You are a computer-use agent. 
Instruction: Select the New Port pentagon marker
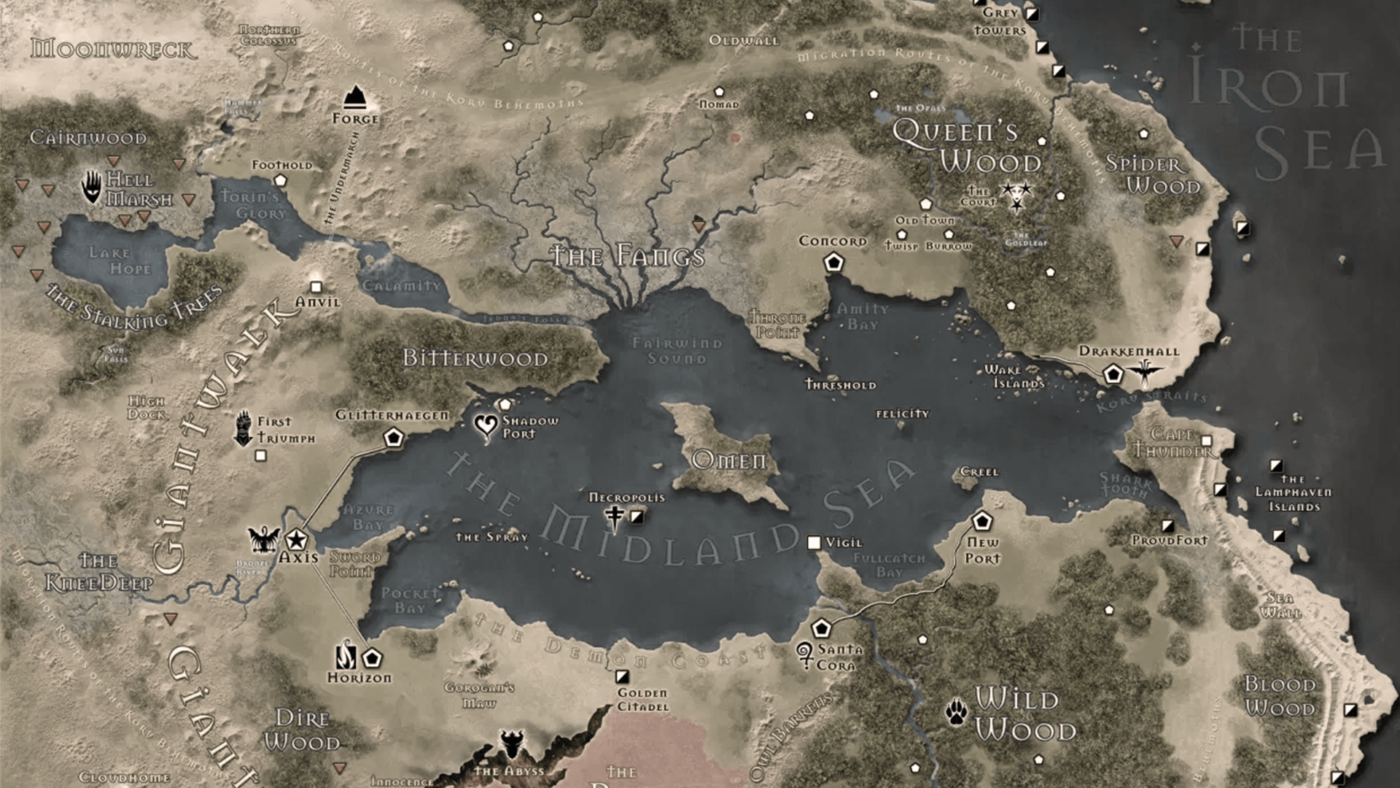(981, 521)
